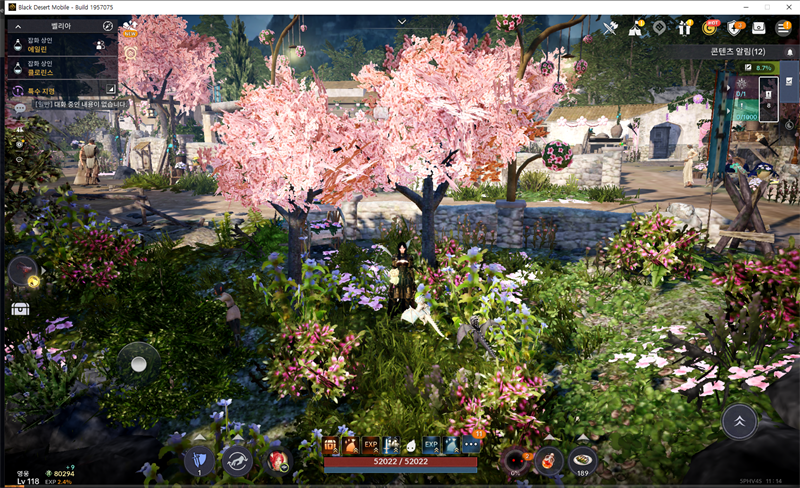
Task: Open the chat speech bubble
Action: [19, 106]
